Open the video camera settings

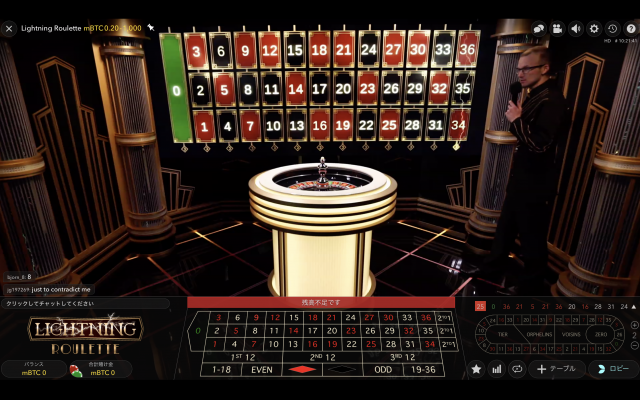[557, 29]
